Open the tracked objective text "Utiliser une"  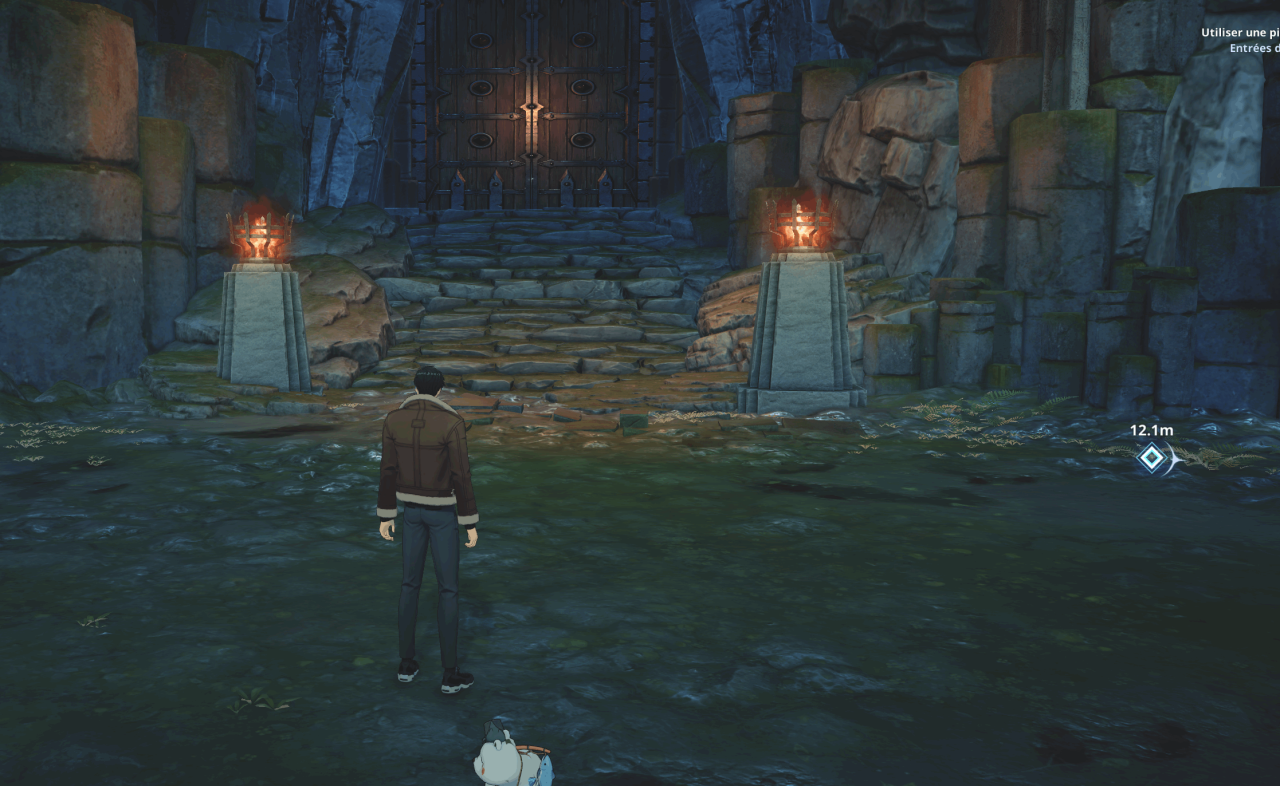1240,33
